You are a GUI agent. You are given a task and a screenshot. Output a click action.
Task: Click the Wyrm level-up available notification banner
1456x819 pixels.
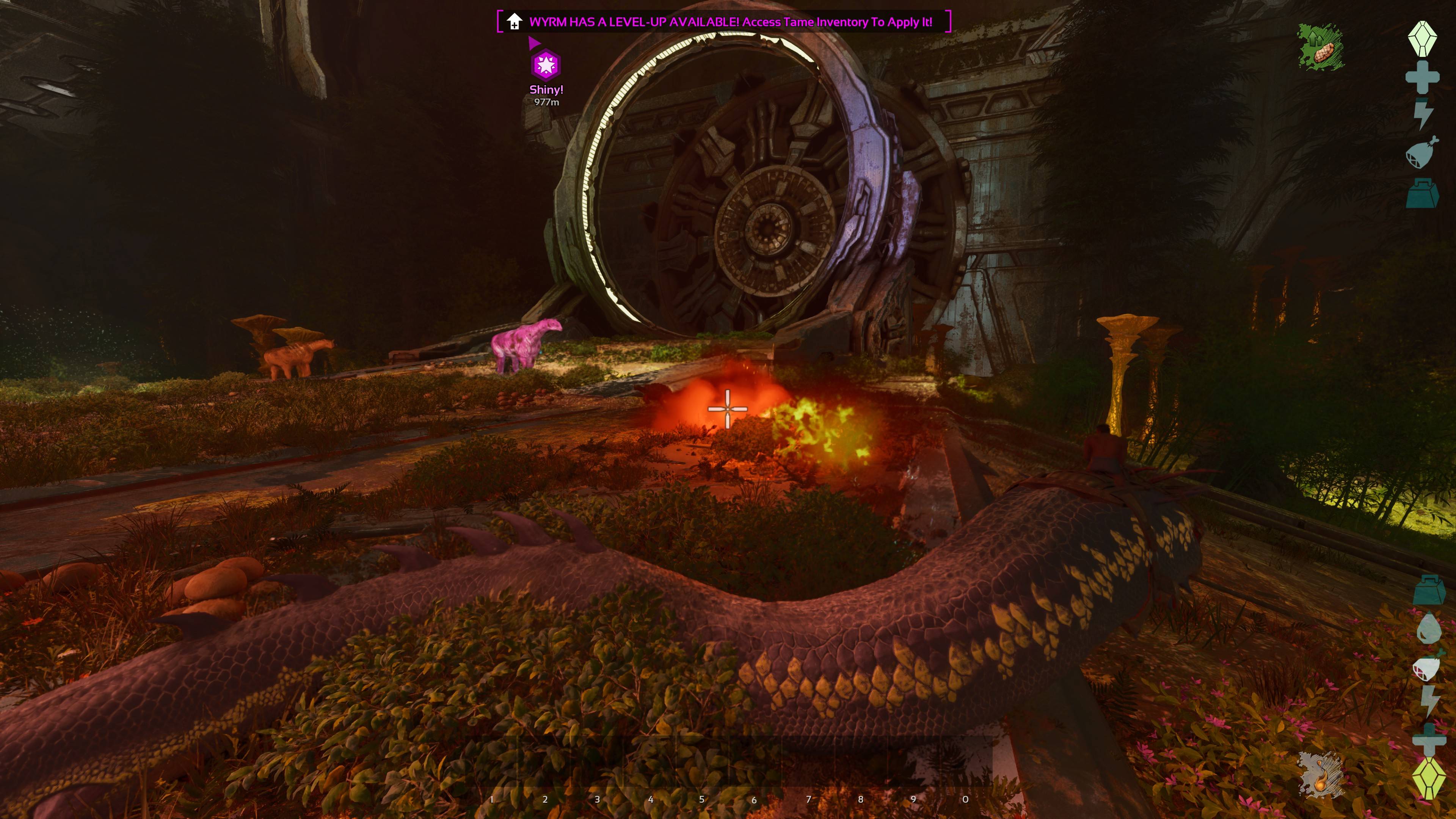point(723,22)
